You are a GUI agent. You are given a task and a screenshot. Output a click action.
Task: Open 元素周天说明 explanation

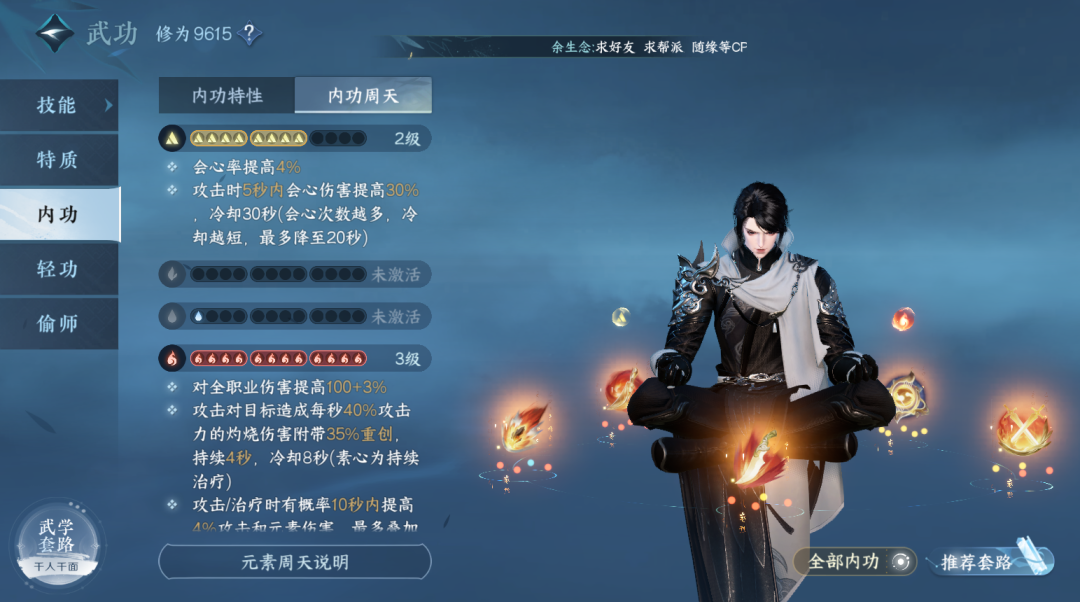(x=295, y=562)
